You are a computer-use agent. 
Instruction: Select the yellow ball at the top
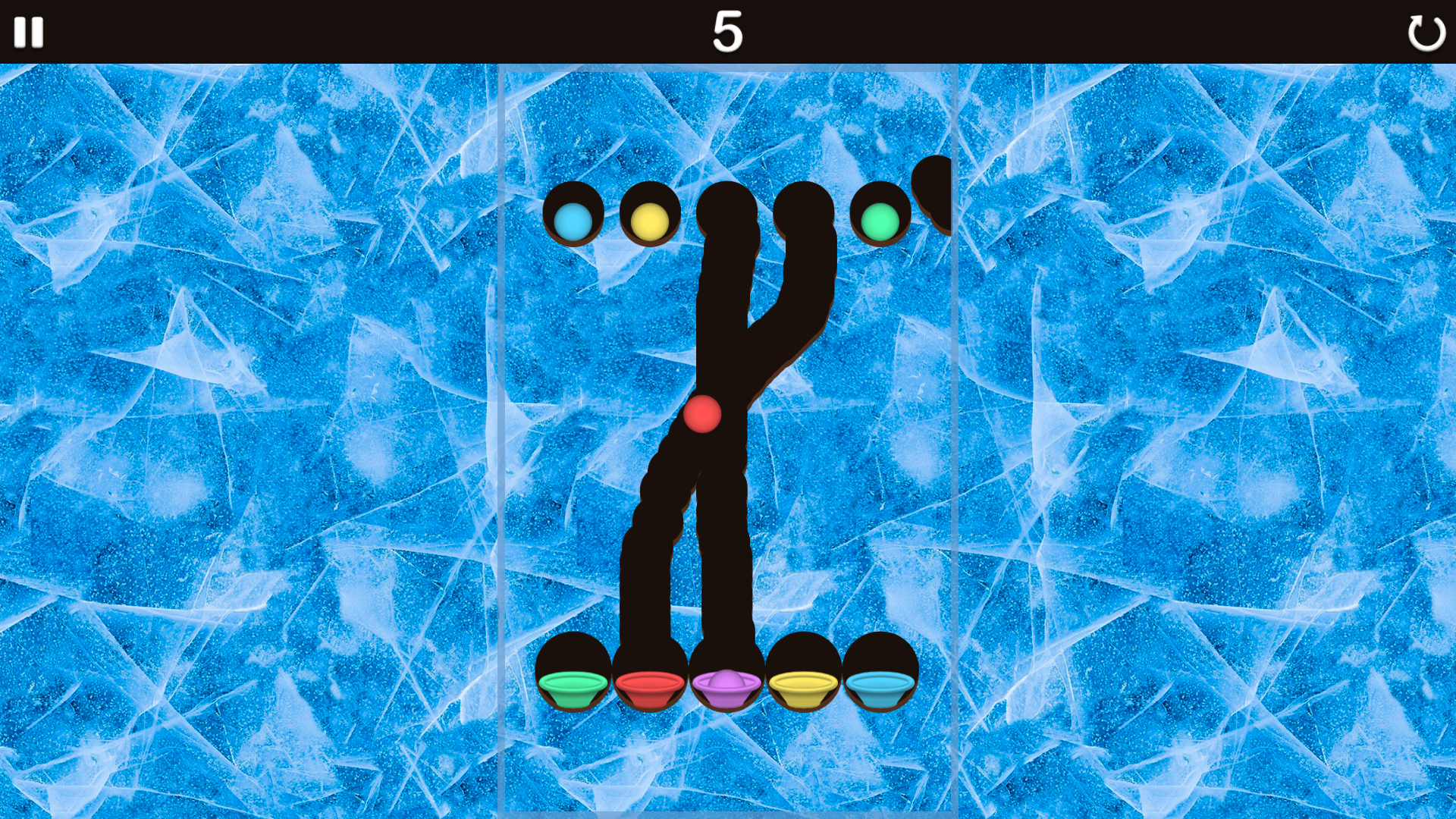pos(648,221)
